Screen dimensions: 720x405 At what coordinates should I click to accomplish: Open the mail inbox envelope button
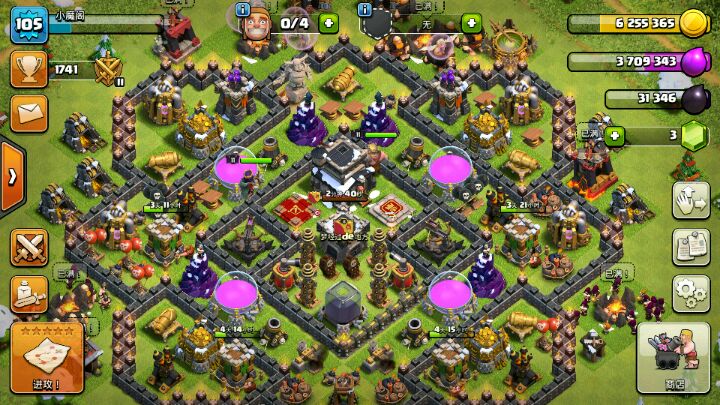[x=28, y=112]
